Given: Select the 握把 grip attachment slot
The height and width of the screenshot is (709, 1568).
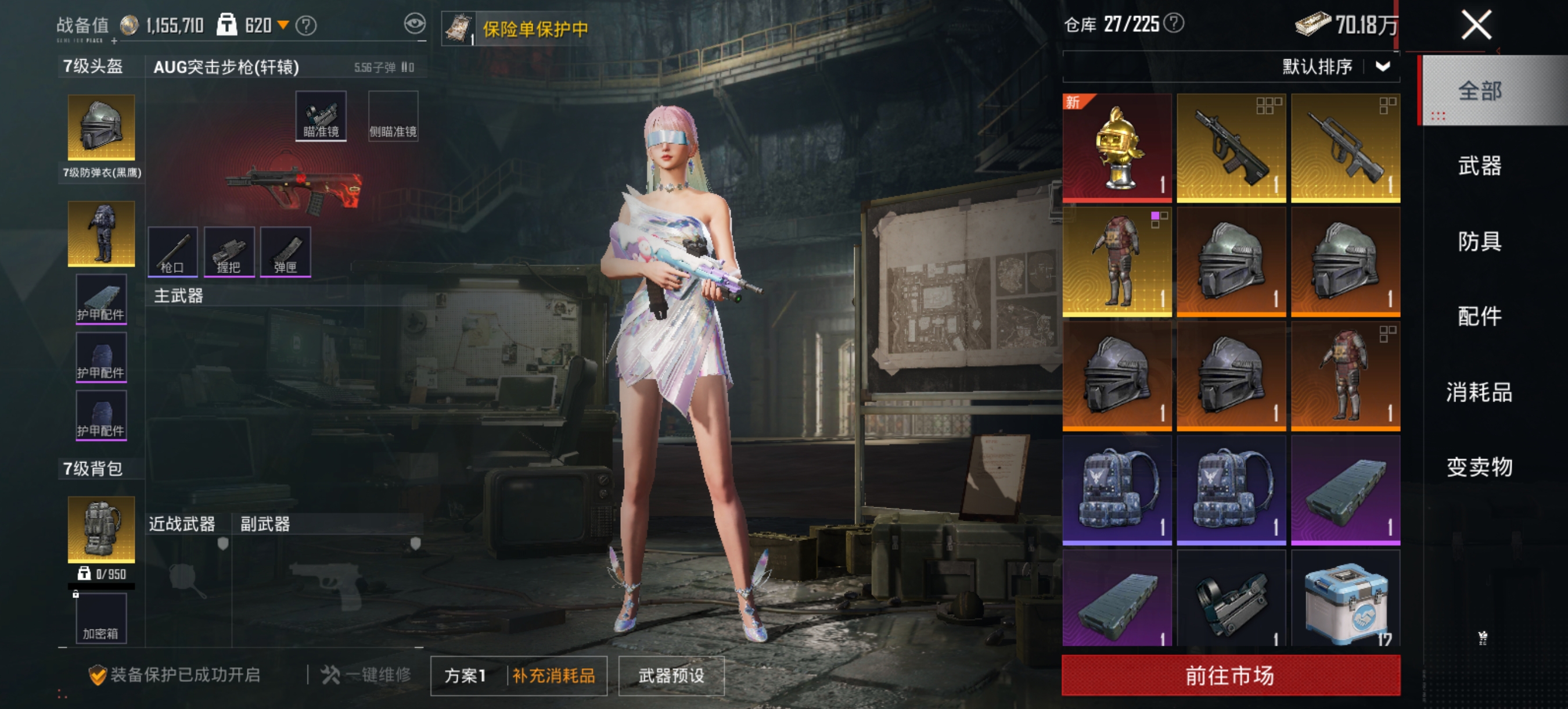Looking at the screenshot, I should 231,251.
